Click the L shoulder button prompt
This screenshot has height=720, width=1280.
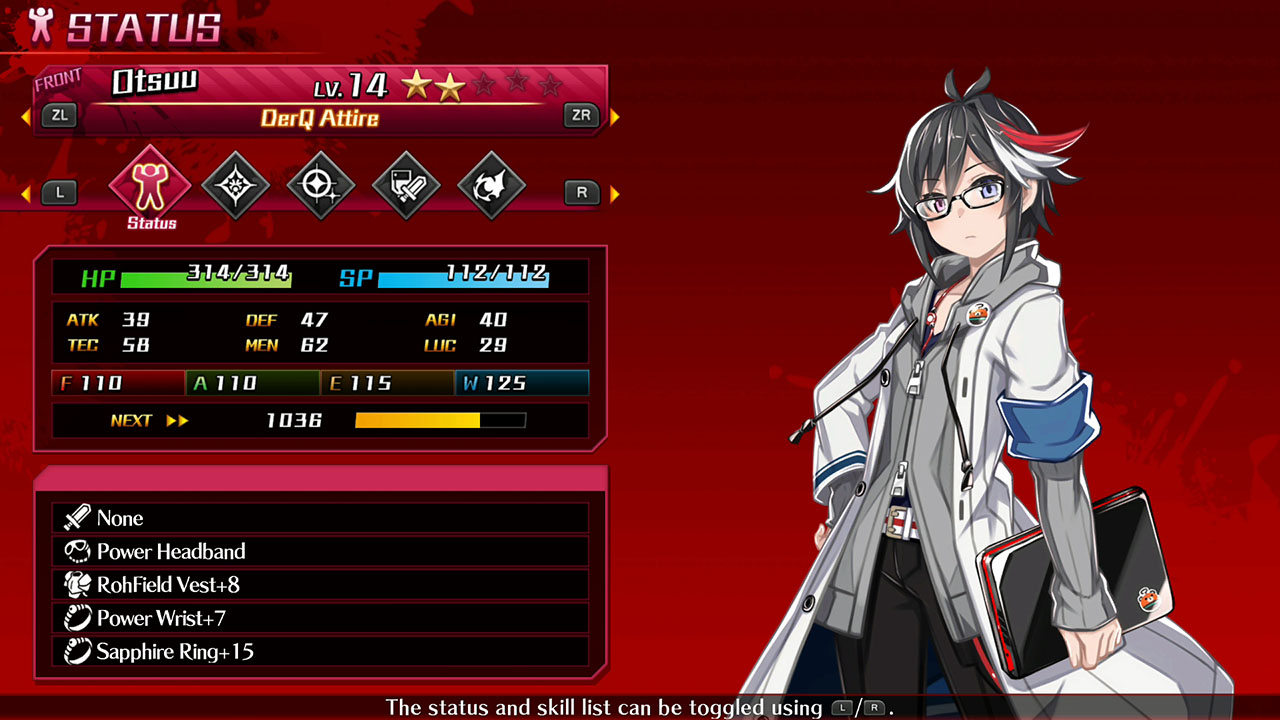[x=59, y=192]
